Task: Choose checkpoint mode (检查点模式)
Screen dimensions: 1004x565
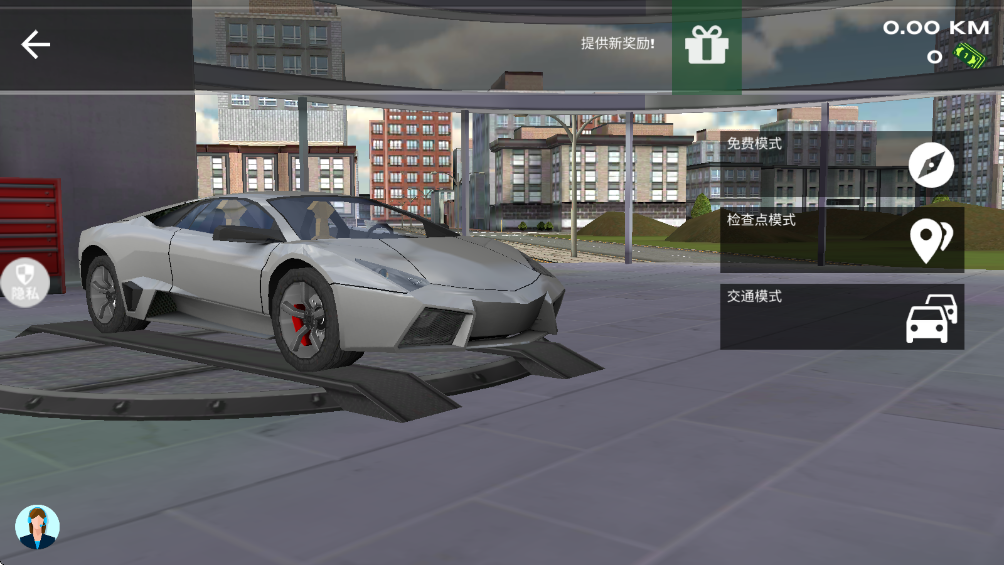Action: [x=841, y=240]
